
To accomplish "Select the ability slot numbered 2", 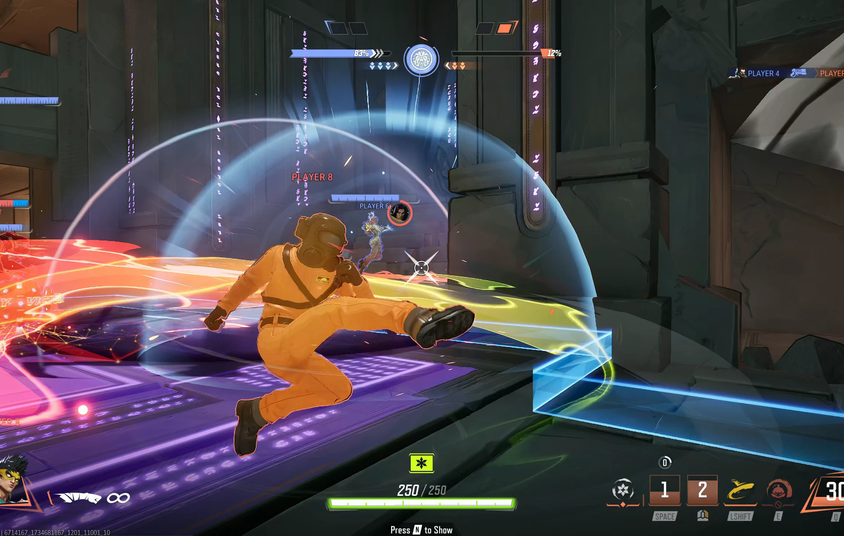I will pyautogui.click(x=702, y=491).
